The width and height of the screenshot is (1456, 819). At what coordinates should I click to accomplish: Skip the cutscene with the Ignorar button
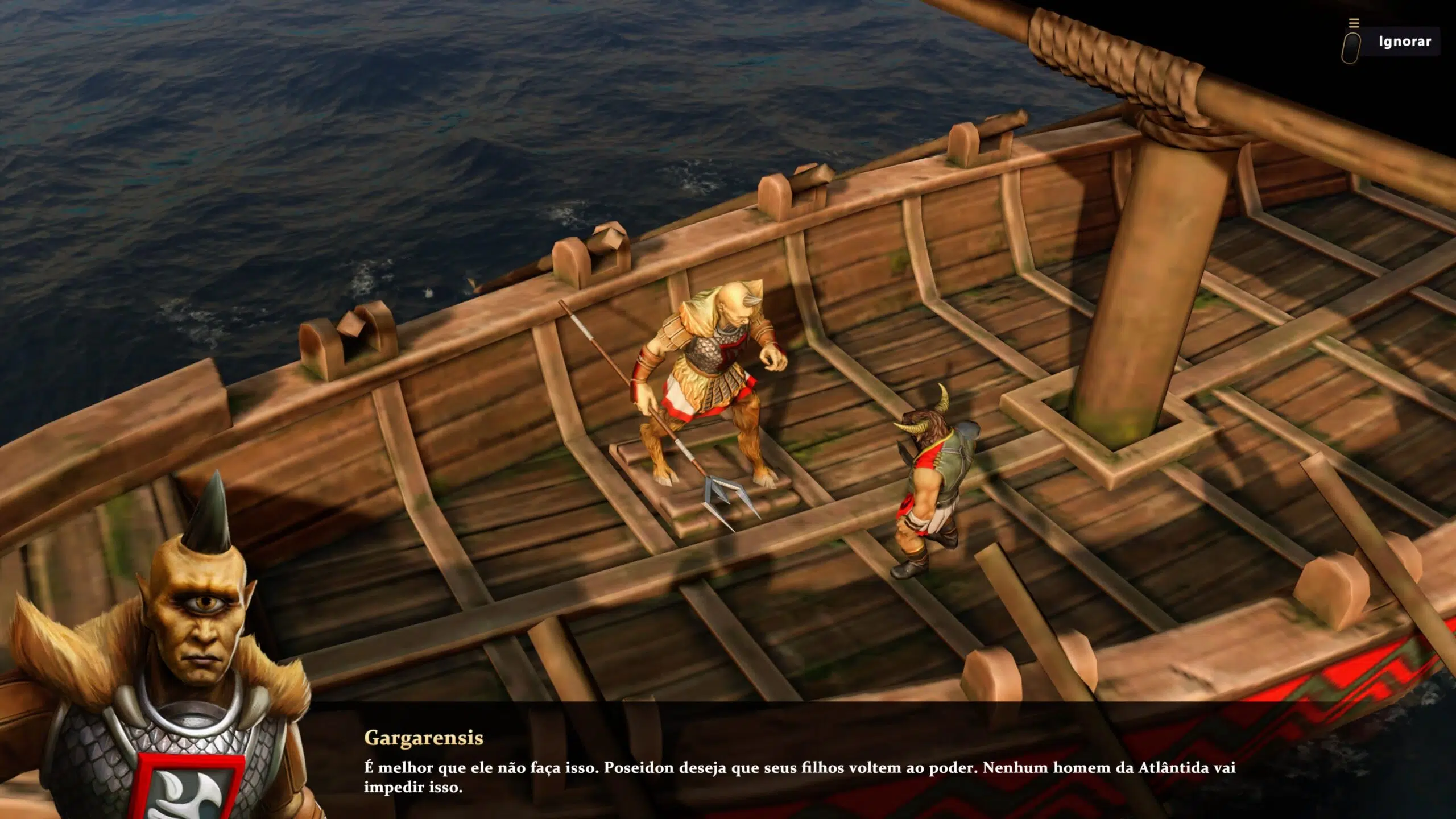[1404, 42]
